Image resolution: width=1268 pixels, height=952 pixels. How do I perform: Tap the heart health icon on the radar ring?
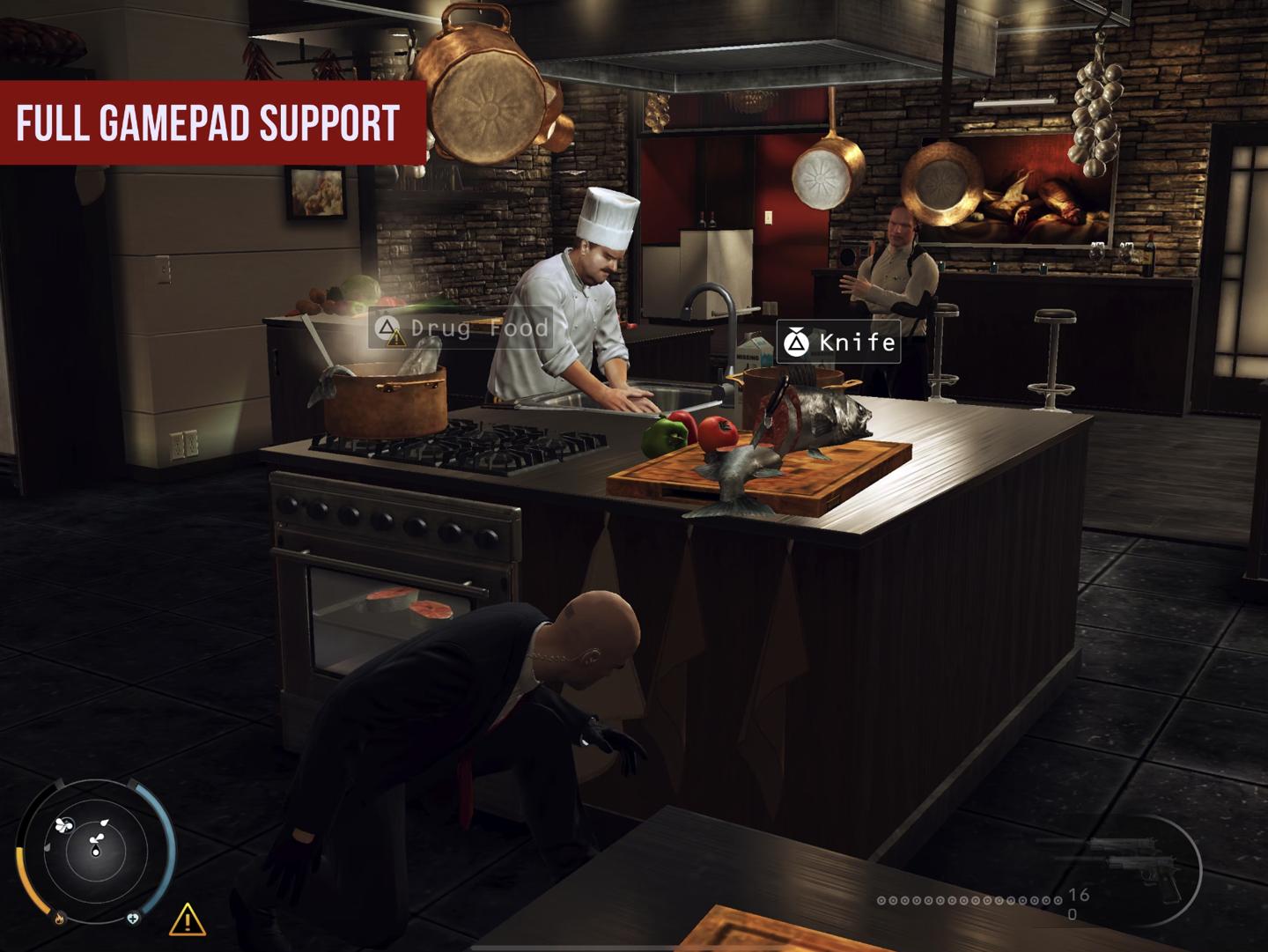[x=133, y=919]
